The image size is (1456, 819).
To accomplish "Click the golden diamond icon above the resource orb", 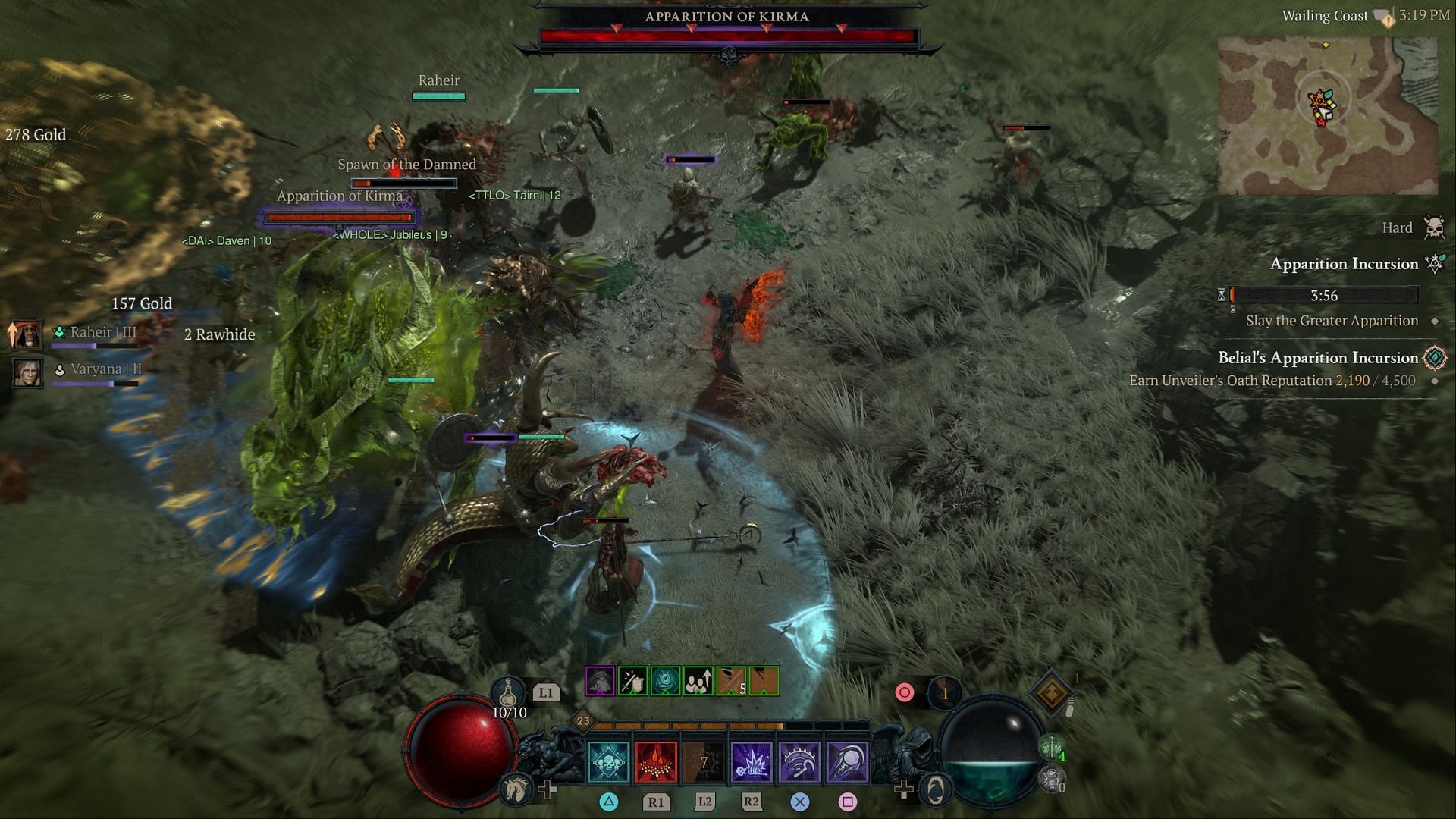I will [x=1050, y=692].
